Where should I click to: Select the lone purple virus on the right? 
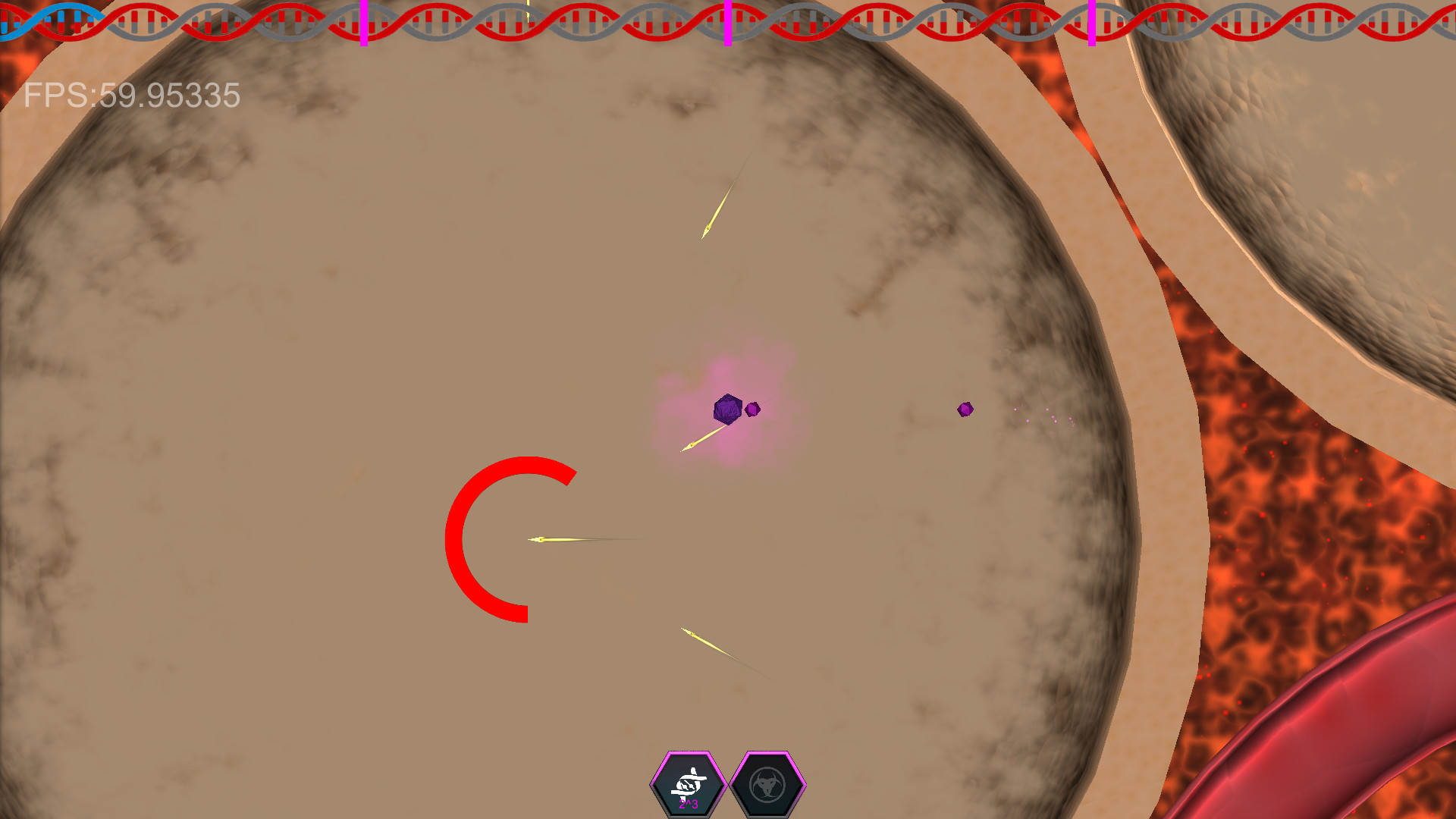click(965, 409)
